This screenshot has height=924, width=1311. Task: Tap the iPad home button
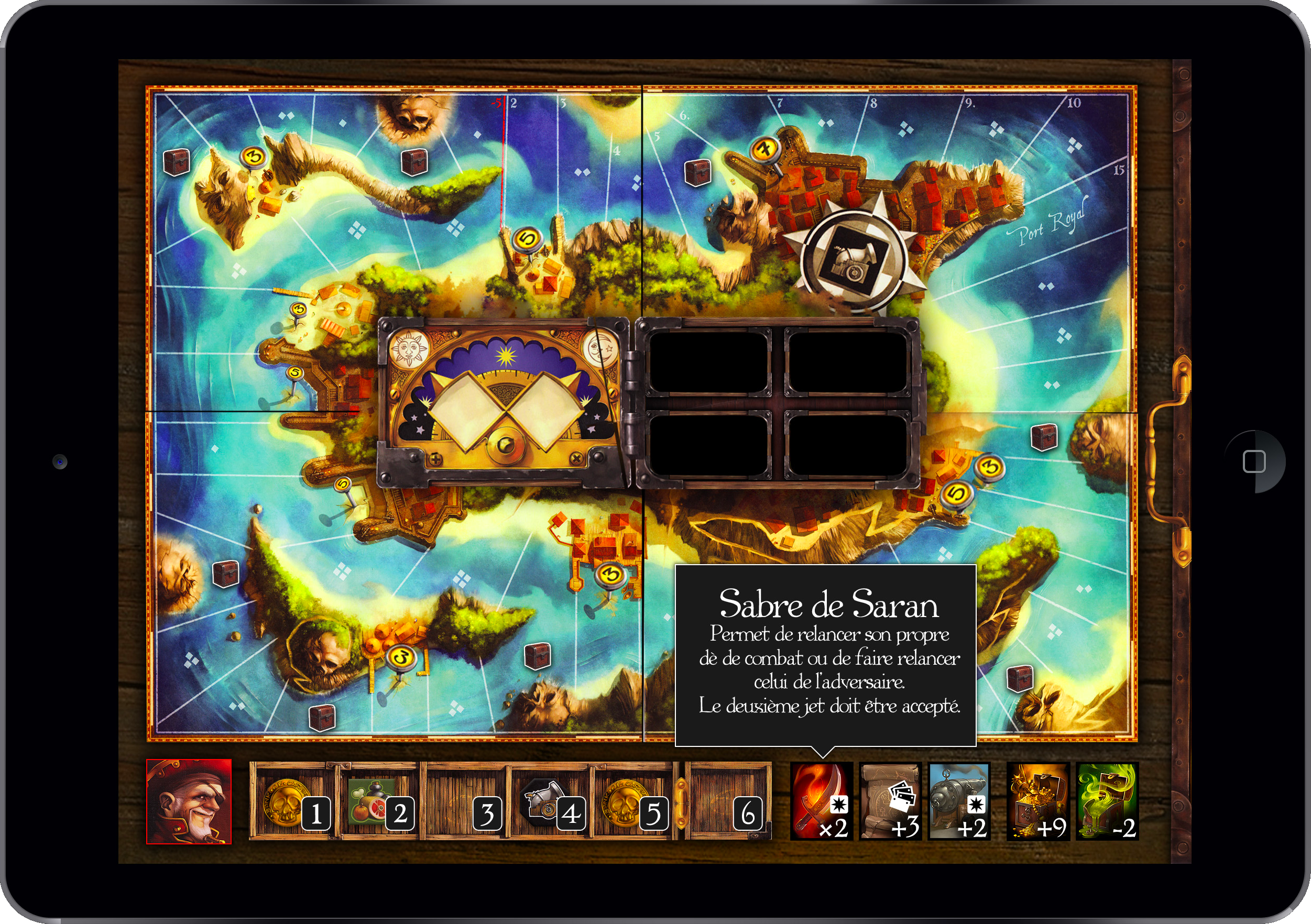coord(1254,461)
